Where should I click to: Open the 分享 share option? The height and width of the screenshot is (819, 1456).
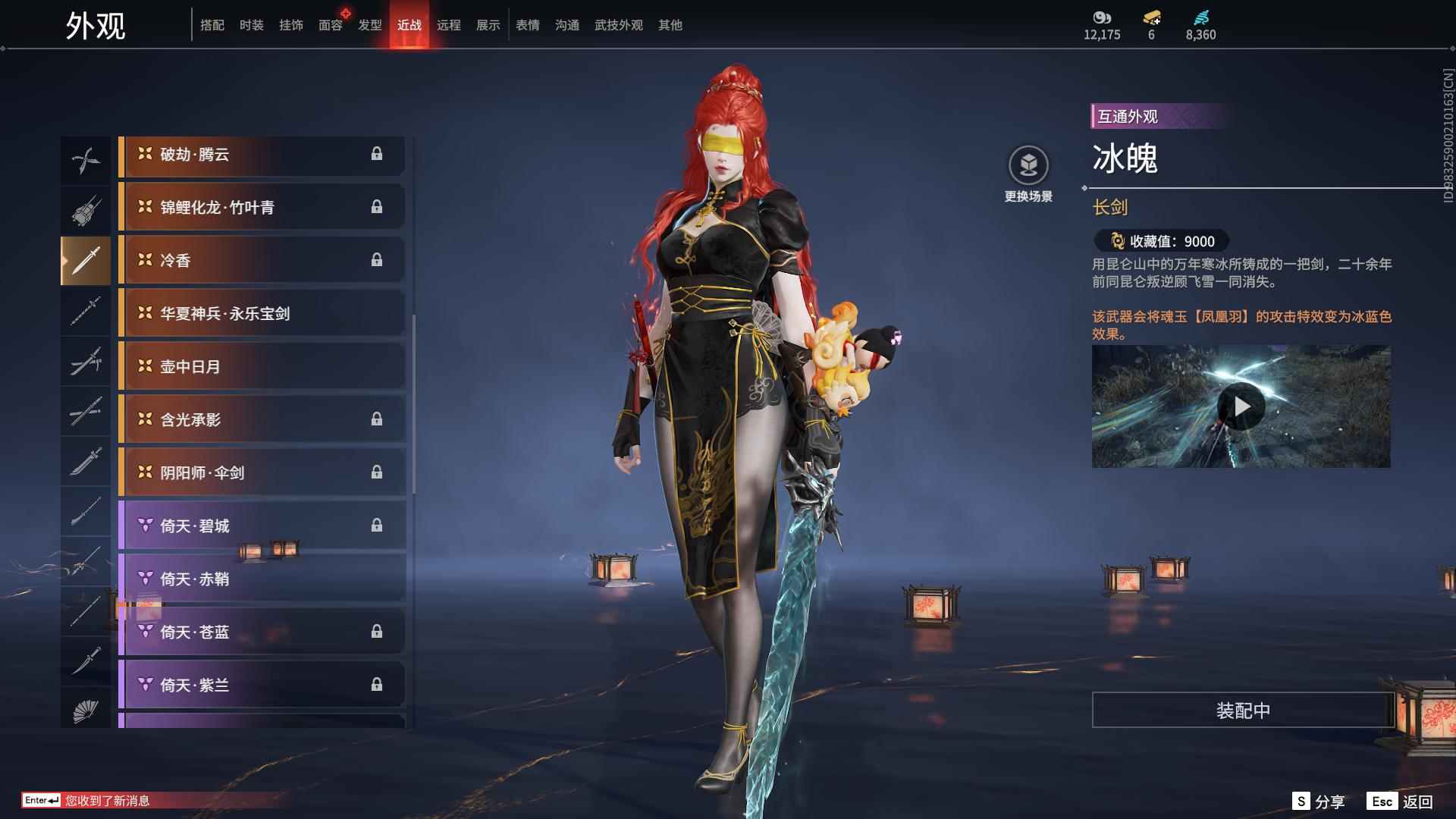click(1319, 802)
